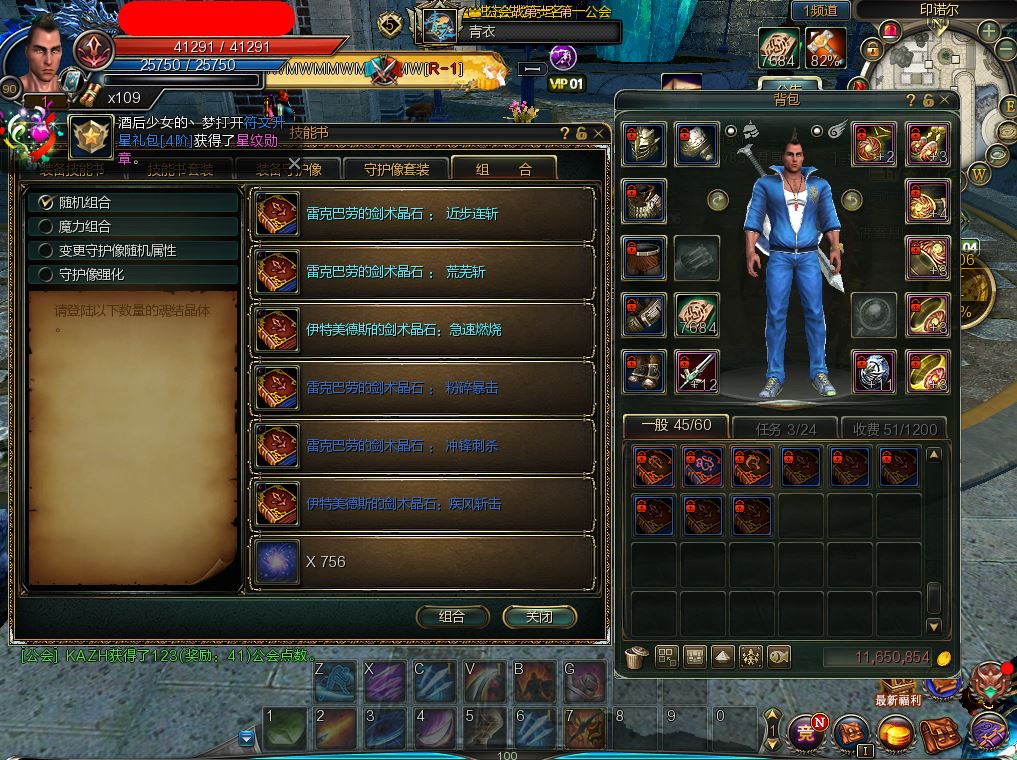Select the 魔力组合 option
The height and width of the screenshot is (760, 1017).
tap(45, 226)
